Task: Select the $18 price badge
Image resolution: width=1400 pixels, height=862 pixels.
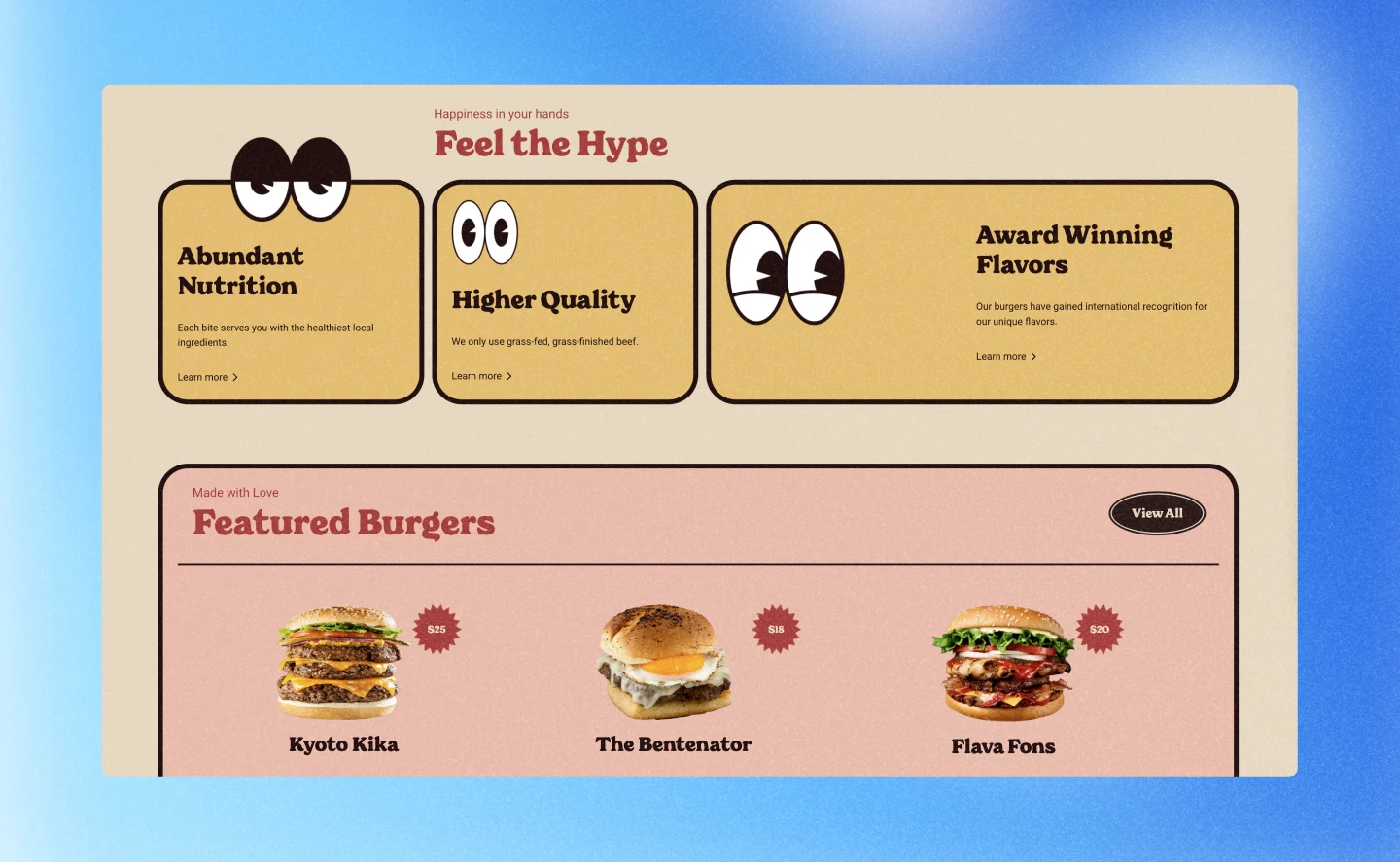Action: pos(775,629)
